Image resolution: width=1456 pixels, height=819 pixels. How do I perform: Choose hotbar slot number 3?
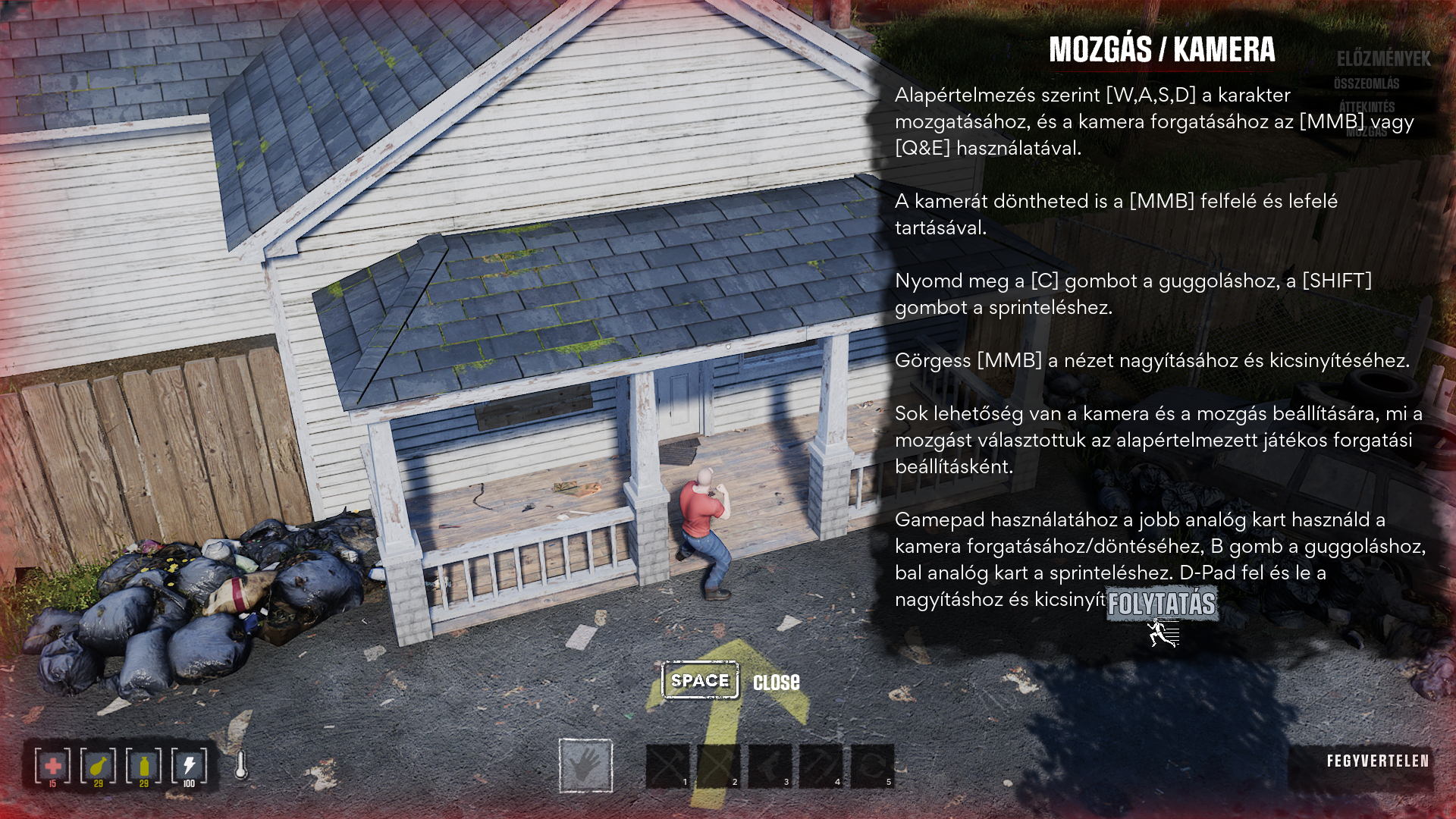tap(770, 766)
